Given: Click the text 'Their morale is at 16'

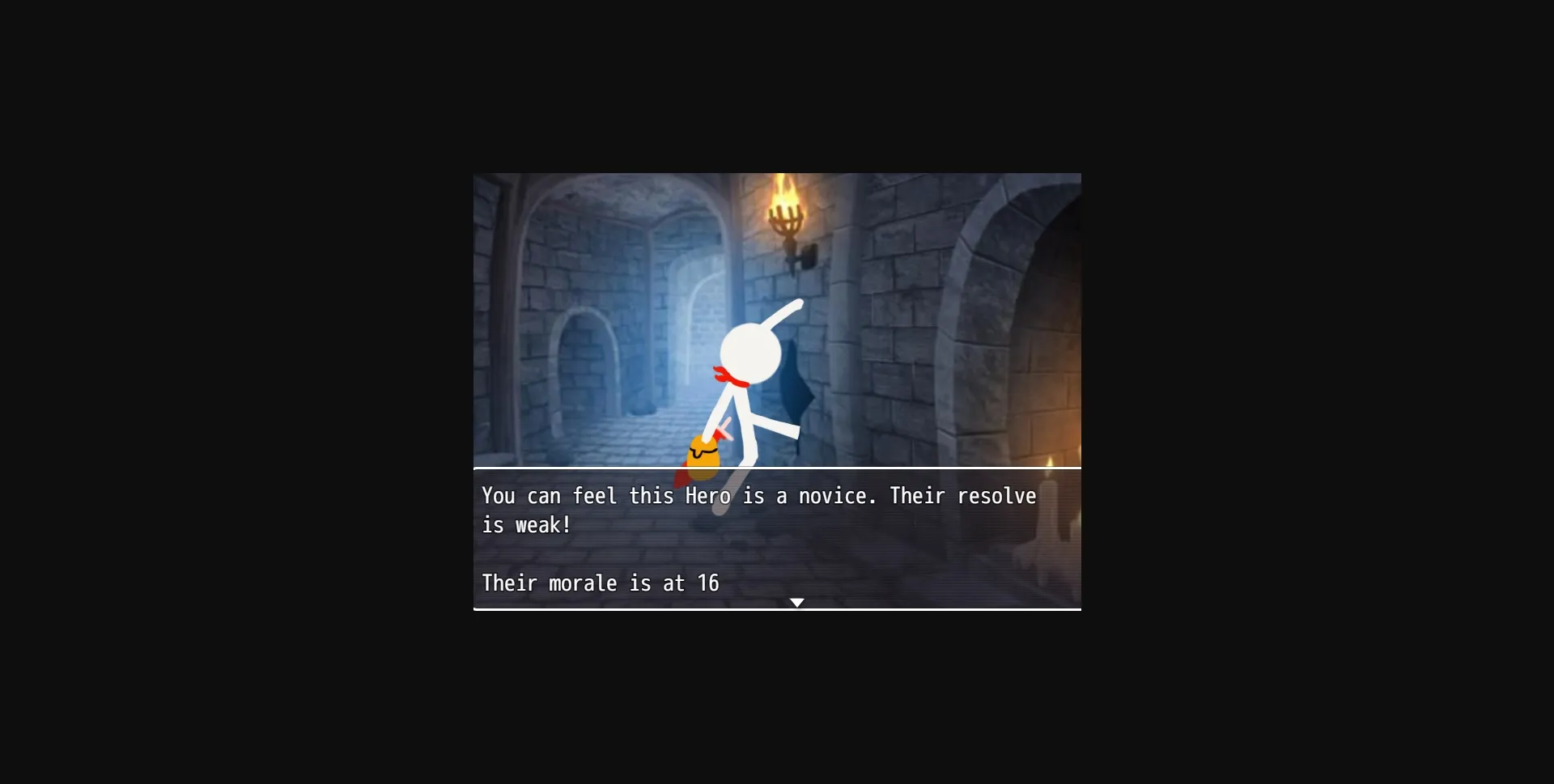Looking at the screenshot, I should (x=600, y=583).
